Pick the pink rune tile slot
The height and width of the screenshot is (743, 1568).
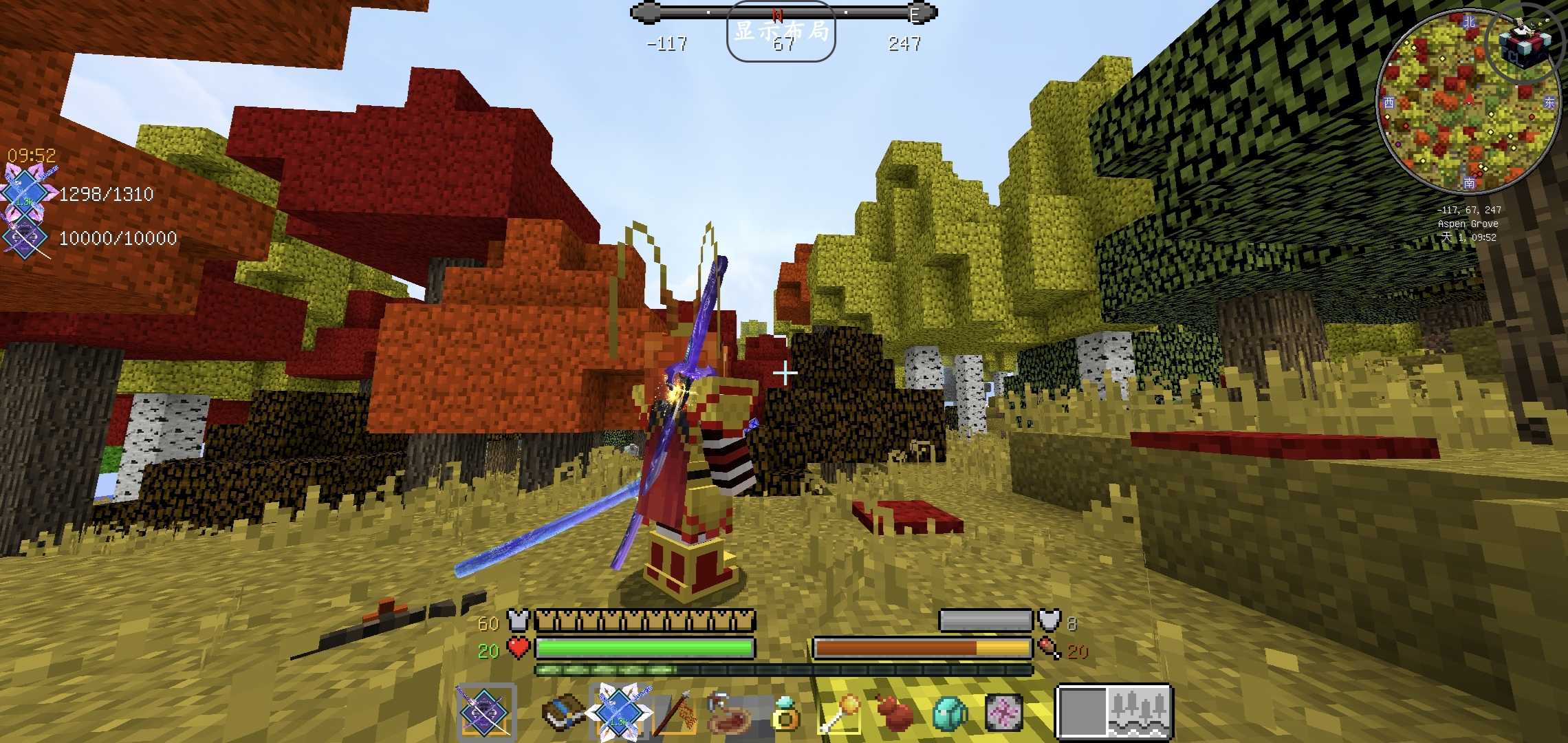tap(1004, 713)
